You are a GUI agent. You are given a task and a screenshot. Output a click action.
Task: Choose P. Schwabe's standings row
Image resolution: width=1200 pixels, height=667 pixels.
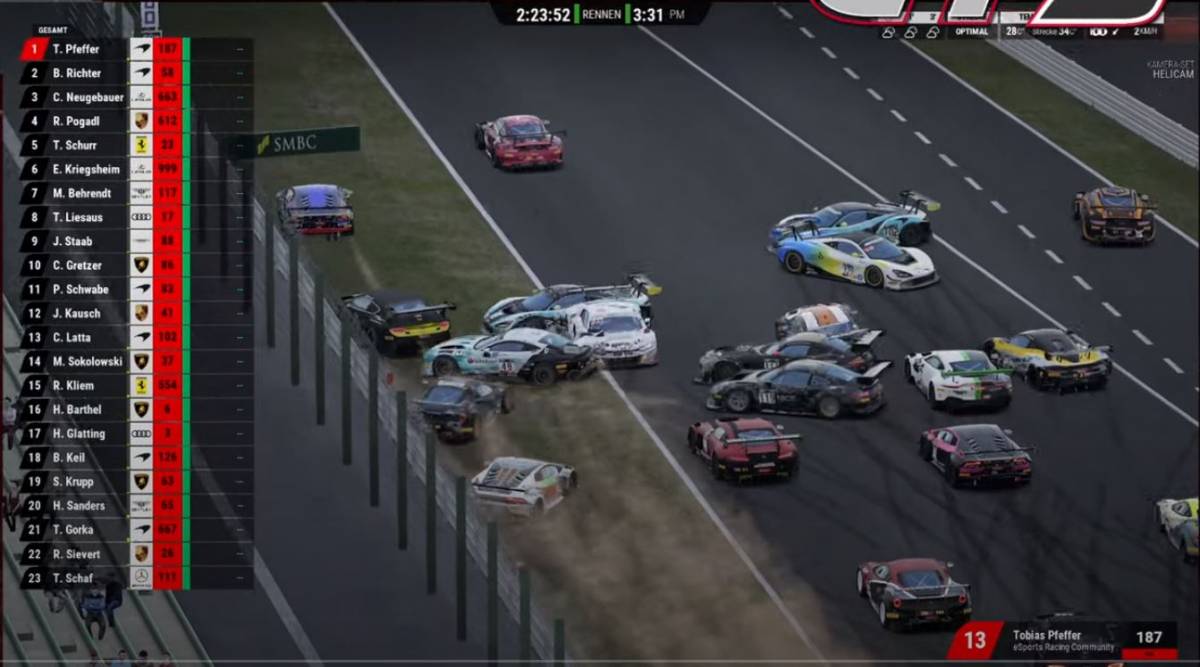tap(80, 289)
